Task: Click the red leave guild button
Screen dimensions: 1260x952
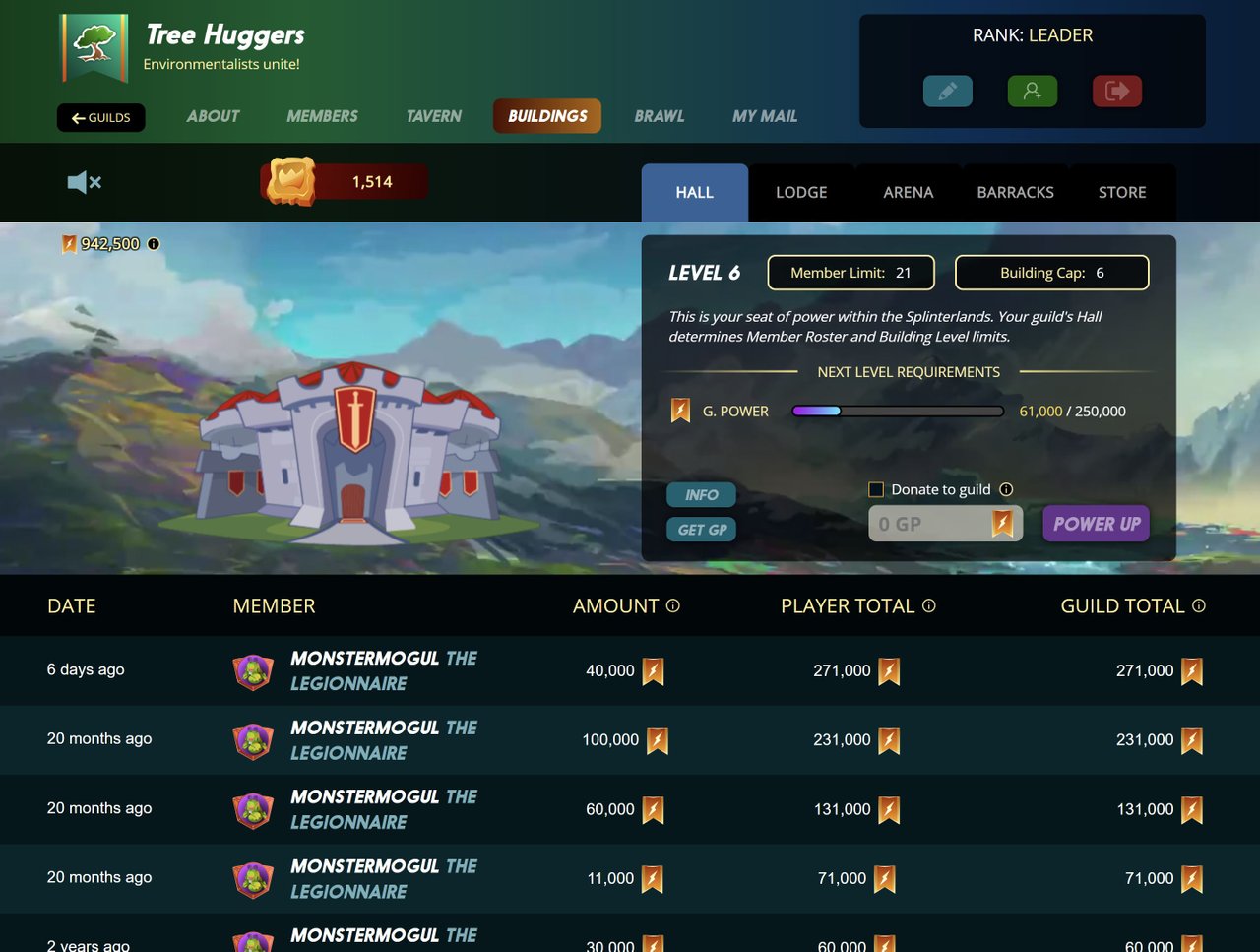Action: (1116, 92)
